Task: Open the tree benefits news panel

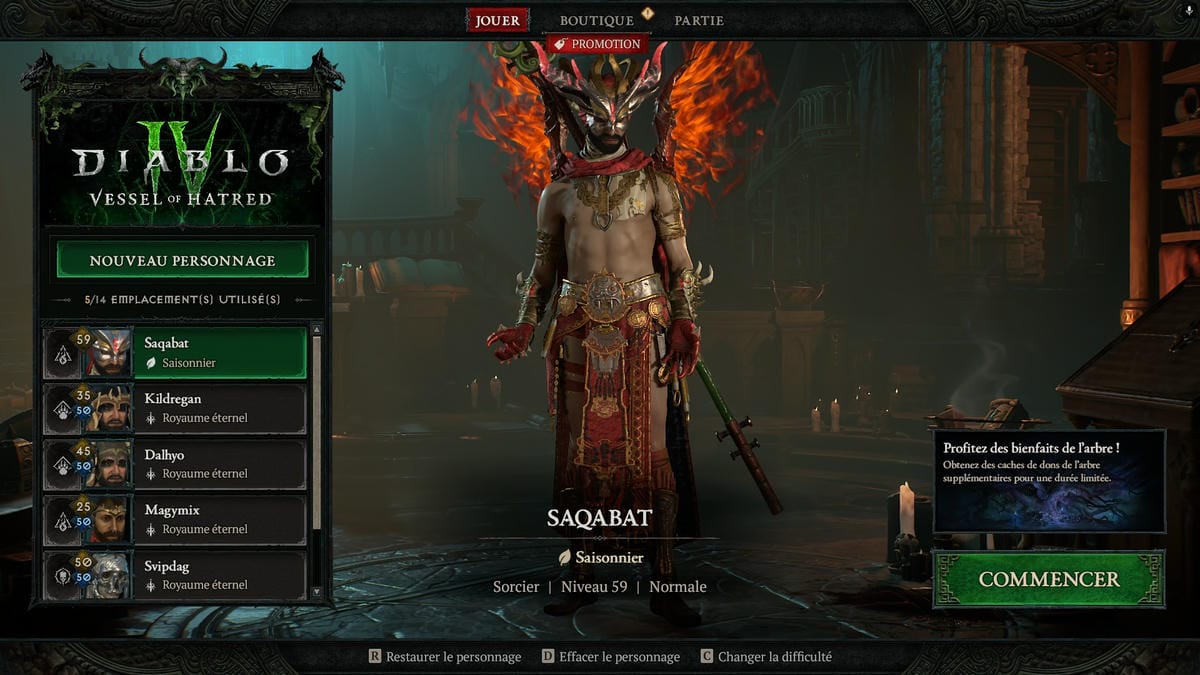Action: click(1049, 481)
